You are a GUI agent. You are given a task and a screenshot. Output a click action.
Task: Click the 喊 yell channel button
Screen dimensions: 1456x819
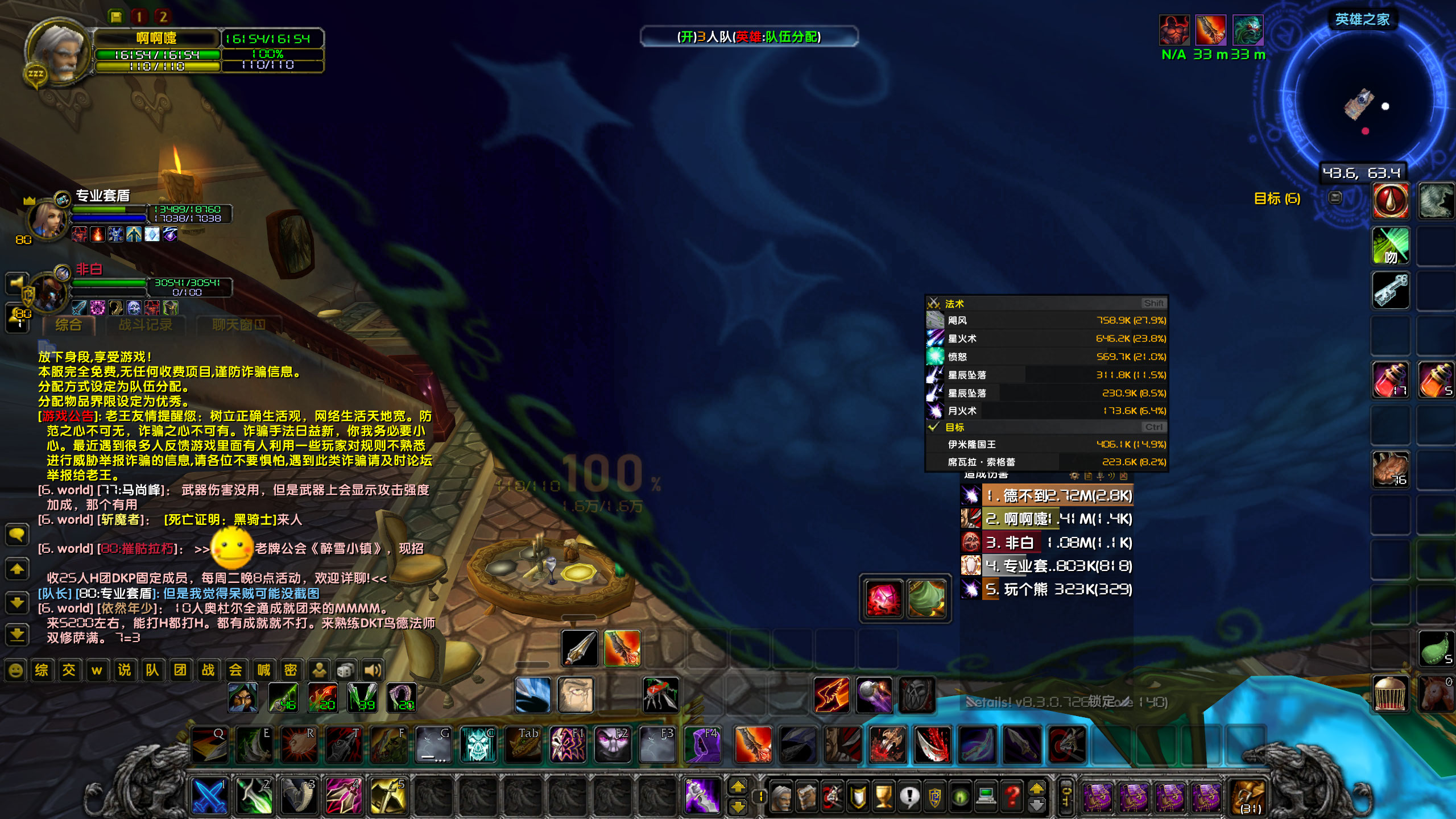(262, 669)
